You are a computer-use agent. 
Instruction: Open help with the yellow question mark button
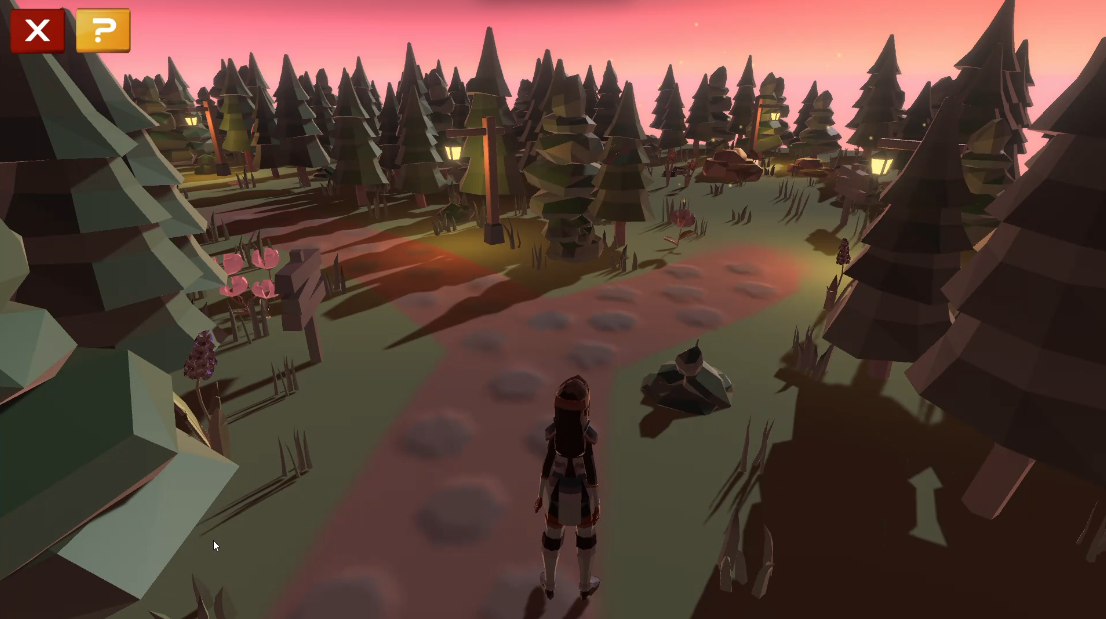pos(103,31)
